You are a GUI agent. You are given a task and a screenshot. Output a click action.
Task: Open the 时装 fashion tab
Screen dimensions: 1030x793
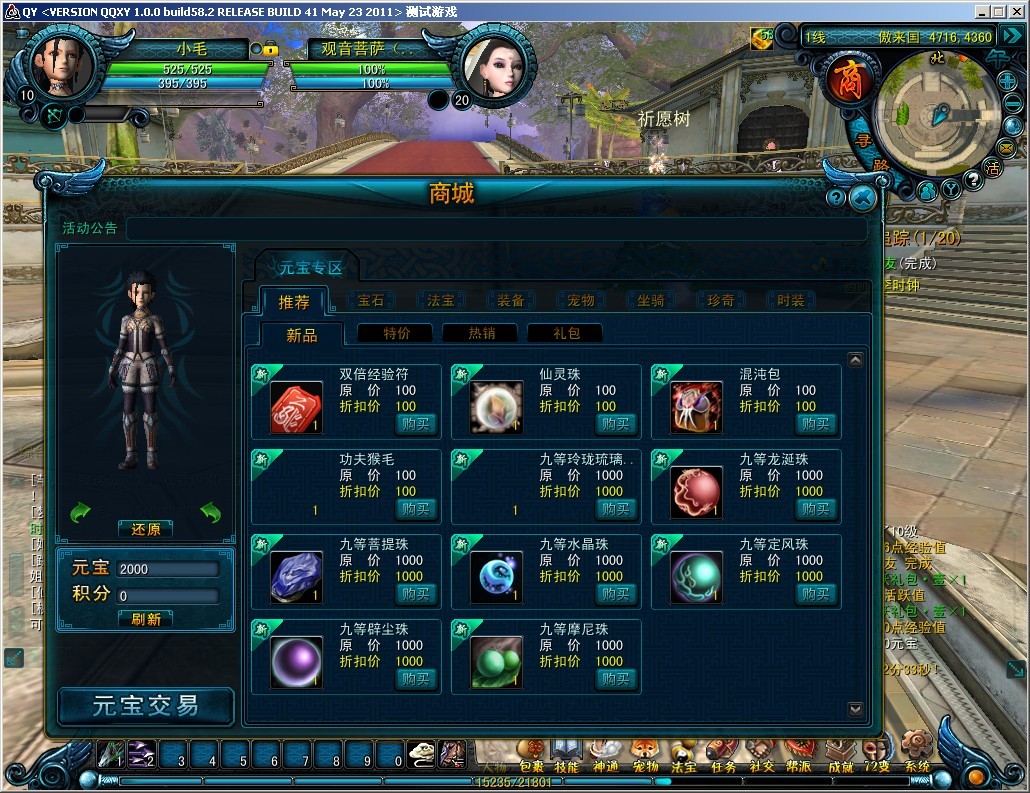pos(790,301)
